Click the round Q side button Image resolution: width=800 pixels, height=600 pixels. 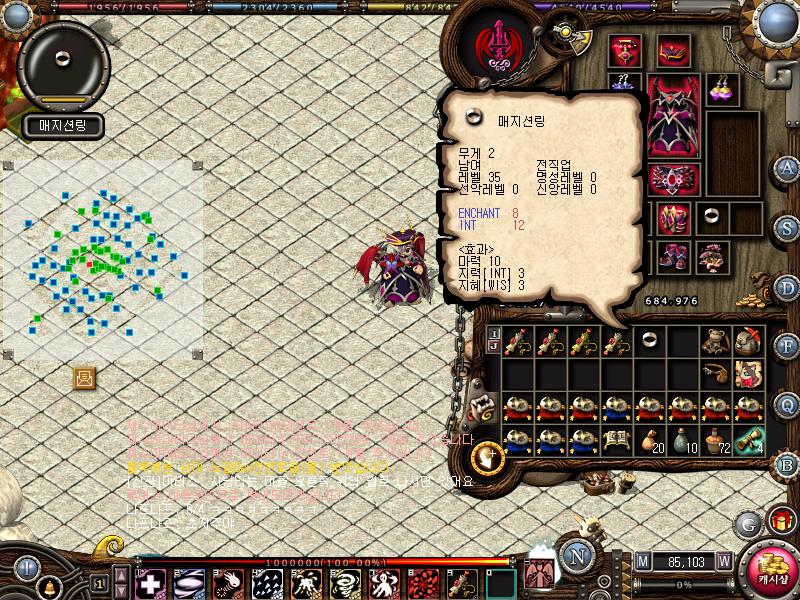[x=787, y=405]
